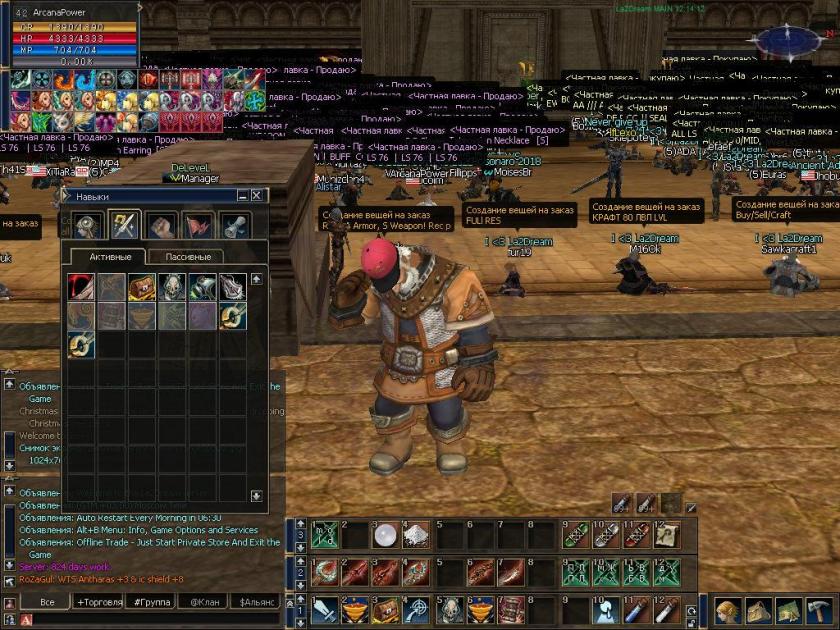Image resolution: width=840 pixels, height=630 pixels.
Task: Click the hammer icon menu button
Action: click(820, 610)
